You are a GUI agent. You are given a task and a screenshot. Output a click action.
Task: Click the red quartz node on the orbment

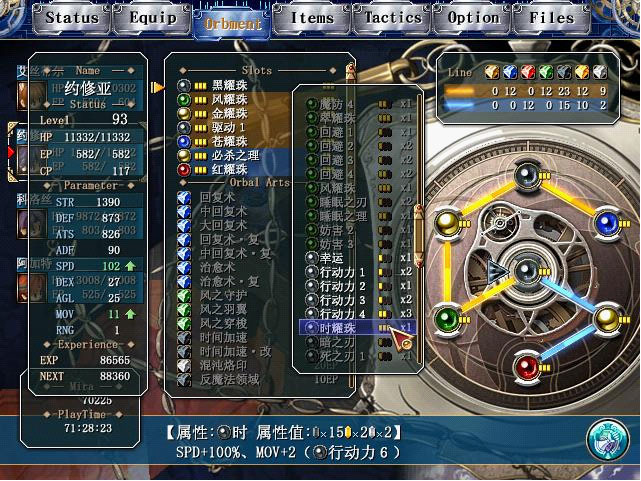(x=526, y=367)
